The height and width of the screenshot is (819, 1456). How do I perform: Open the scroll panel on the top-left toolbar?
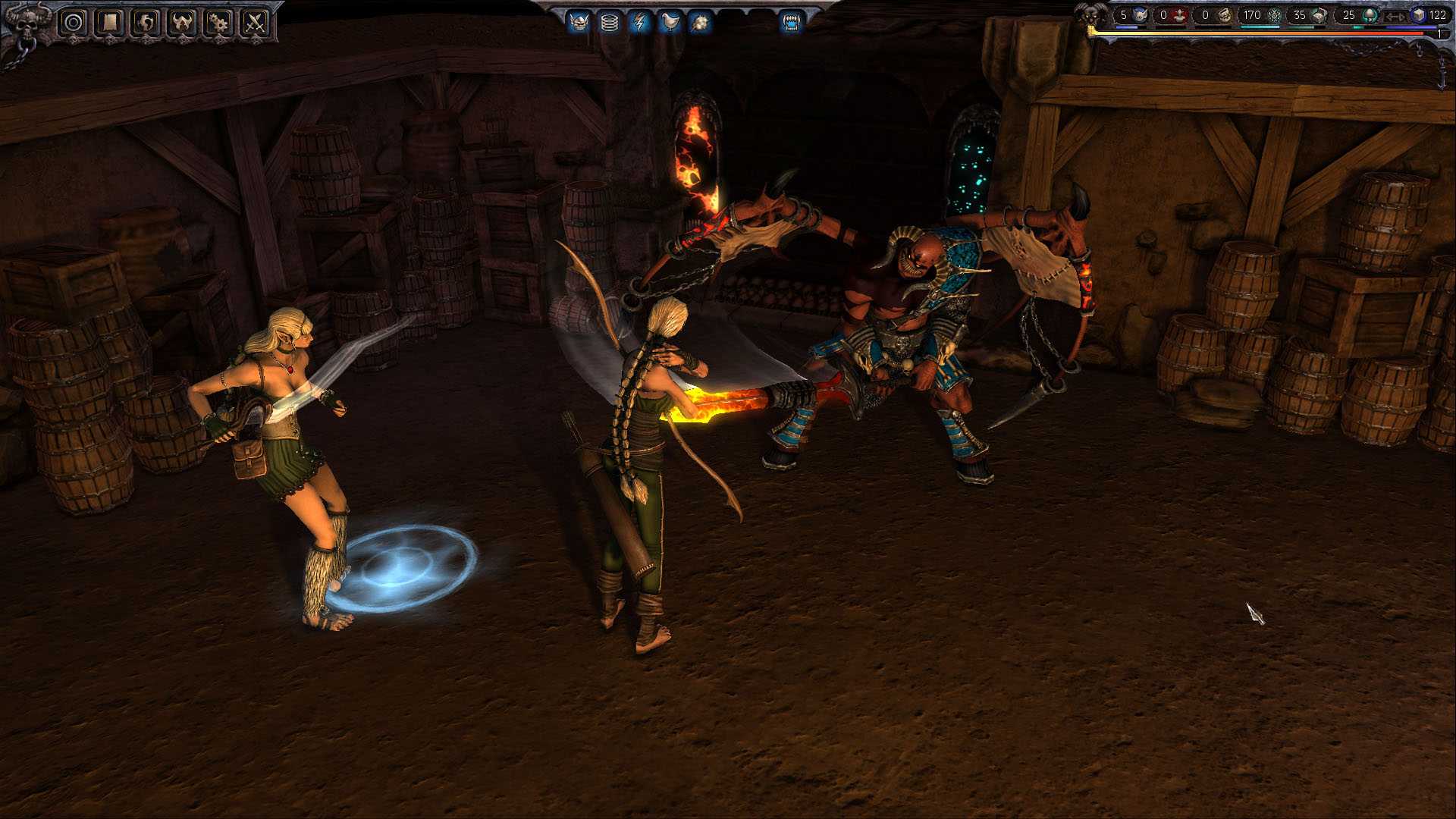pyautogui.click(x=109, y=22)
